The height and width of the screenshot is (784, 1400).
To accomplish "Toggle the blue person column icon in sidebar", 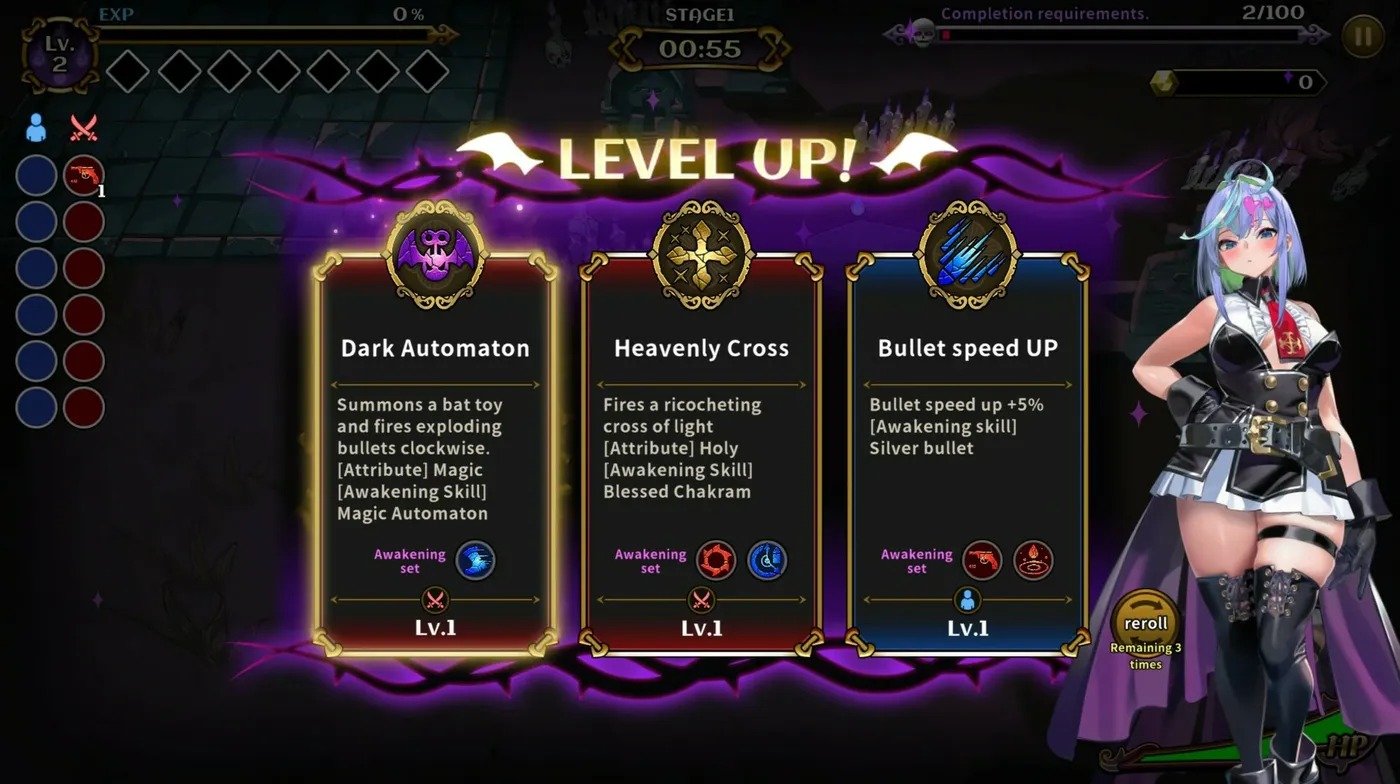I will click(35, 125).
